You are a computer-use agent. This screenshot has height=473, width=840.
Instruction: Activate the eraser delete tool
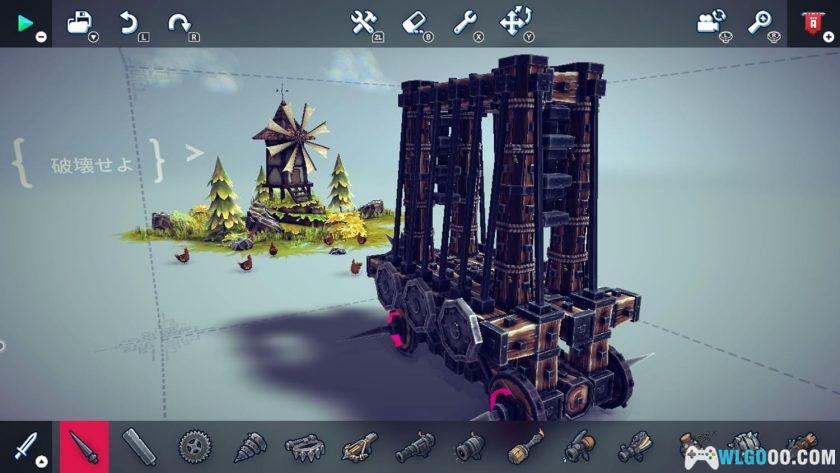click(415, 22)
